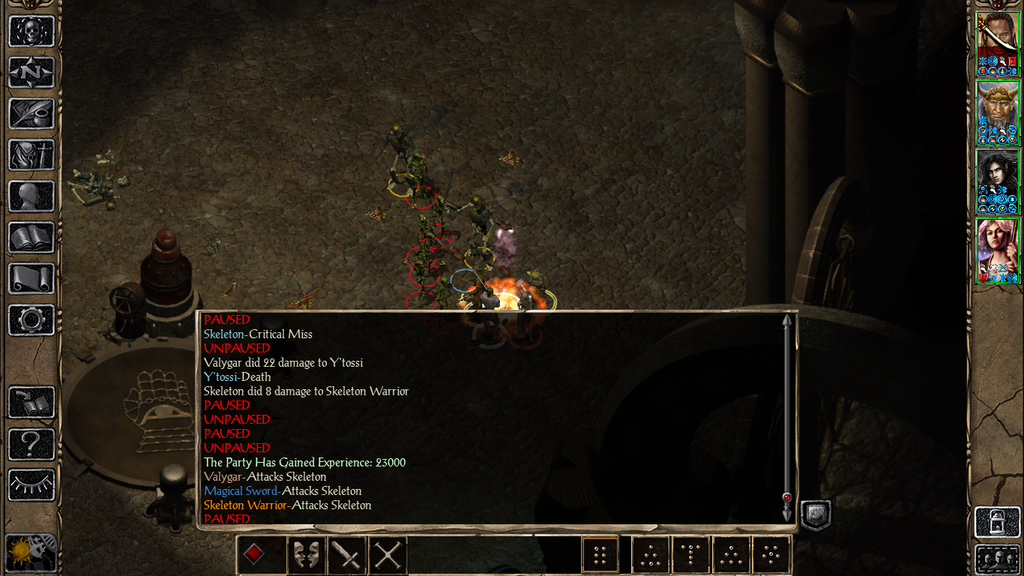Choose the twin masks dialogue action
Viewport: 1024px width, 576px height.
coord(306,554)
